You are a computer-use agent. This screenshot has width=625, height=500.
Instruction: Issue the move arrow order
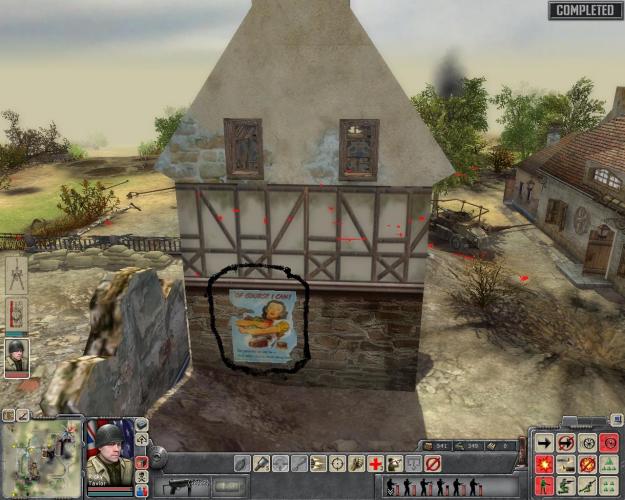coord(545,442)
